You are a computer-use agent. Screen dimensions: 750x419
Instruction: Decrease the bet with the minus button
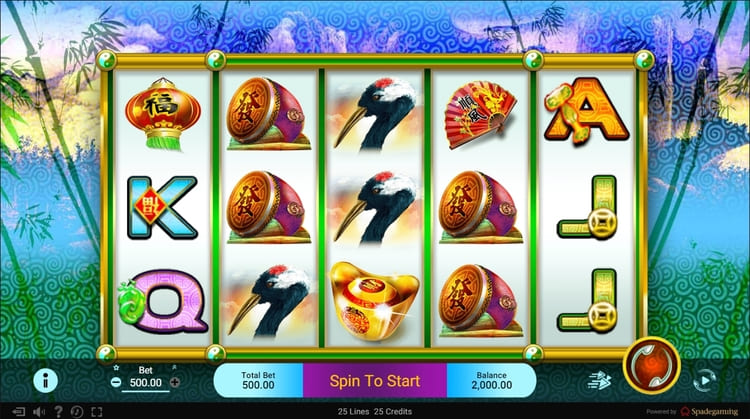point(117,382)
